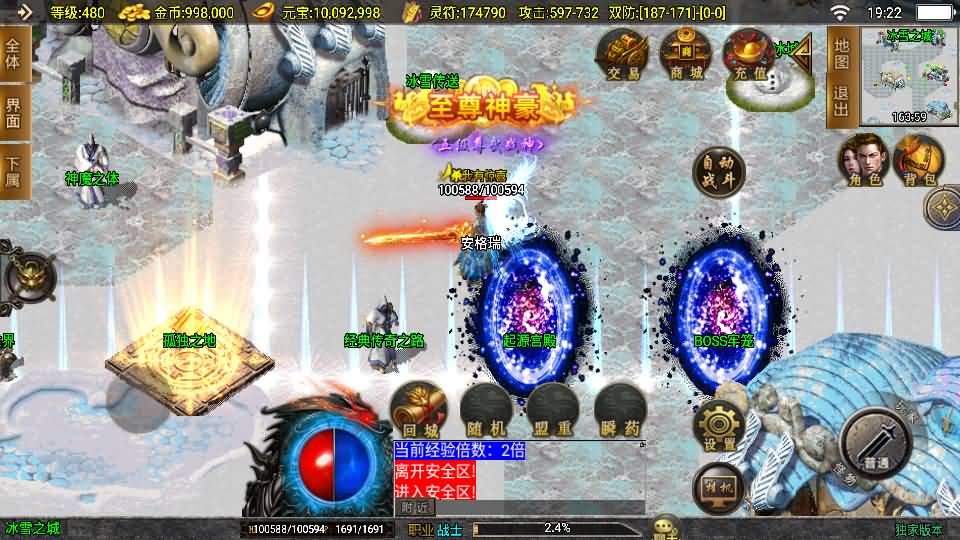Choose the 下属 tab
This screenshot has height=540, width=960.
click(x=13, y=171)
